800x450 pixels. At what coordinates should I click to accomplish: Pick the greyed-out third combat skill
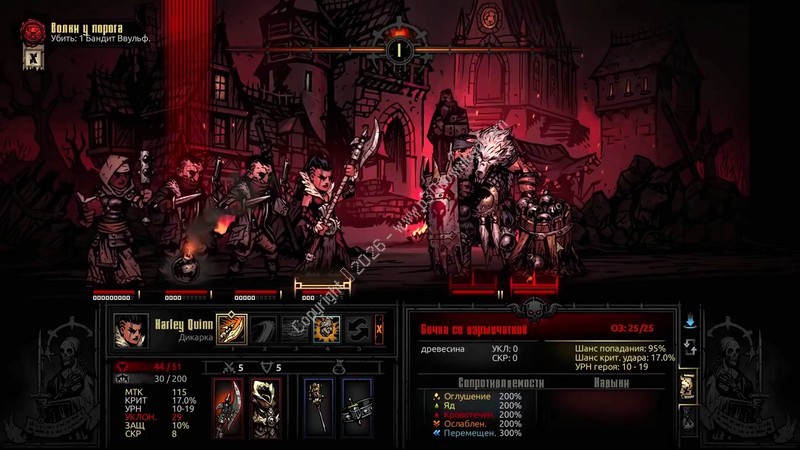click(294, 327)
